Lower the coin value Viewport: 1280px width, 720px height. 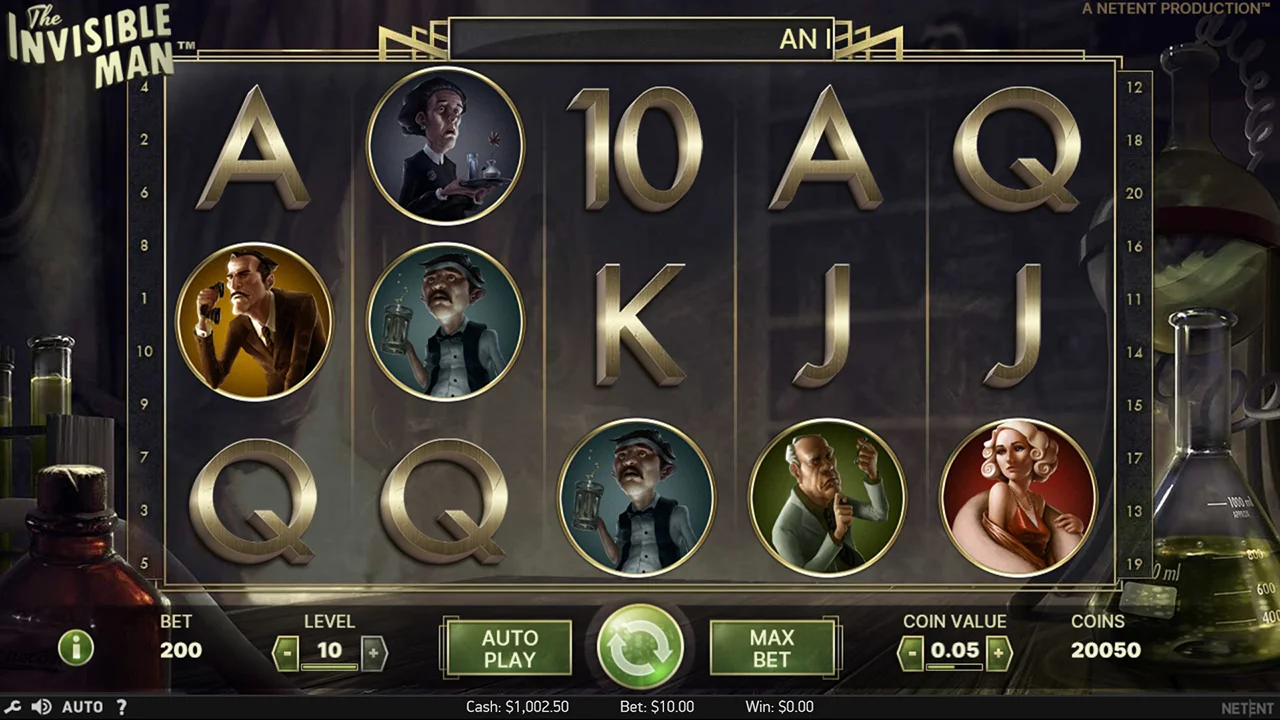click(x=911, y=654)
